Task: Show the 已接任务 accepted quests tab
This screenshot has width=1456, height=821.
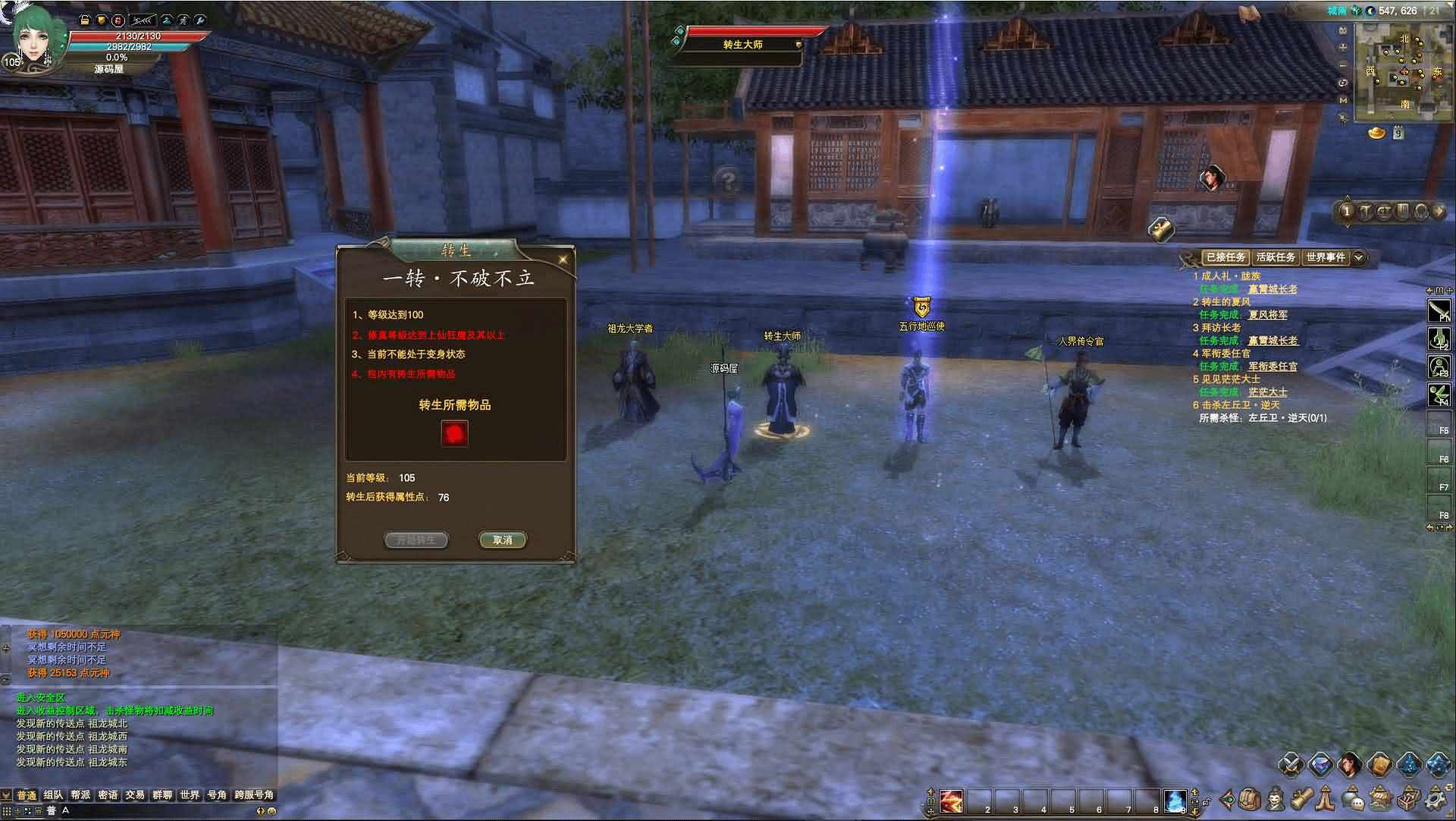Action: (x=1225, y=257)
